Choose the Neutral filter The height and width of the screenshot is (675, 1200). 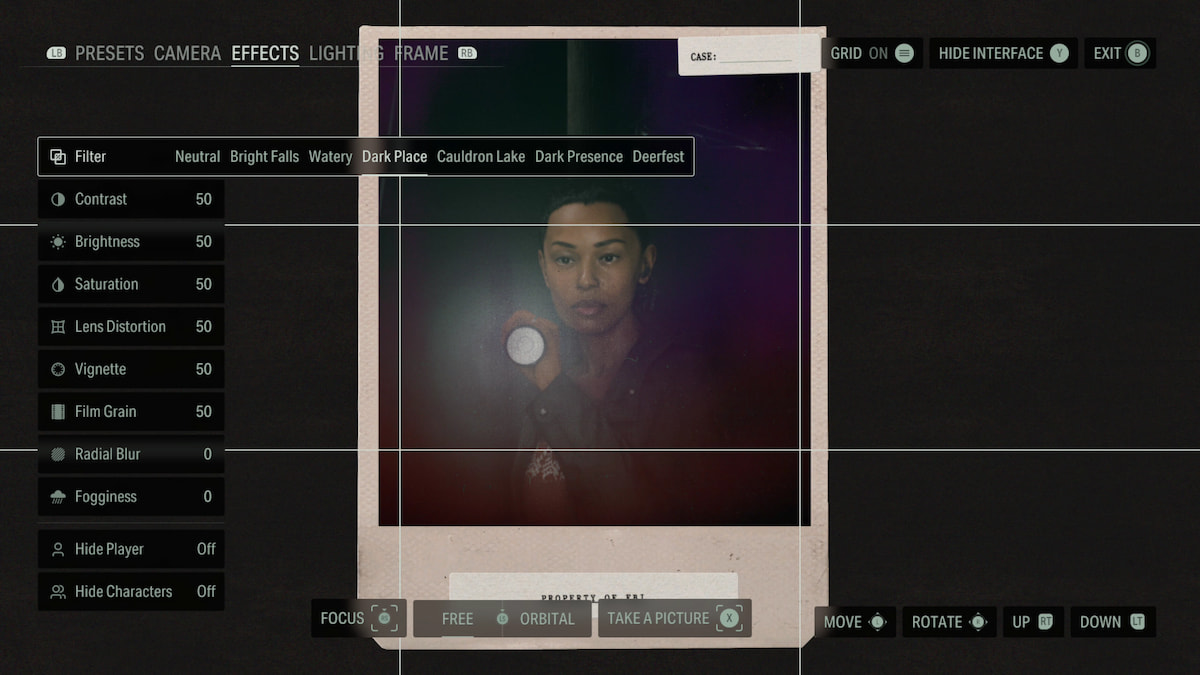197,157
